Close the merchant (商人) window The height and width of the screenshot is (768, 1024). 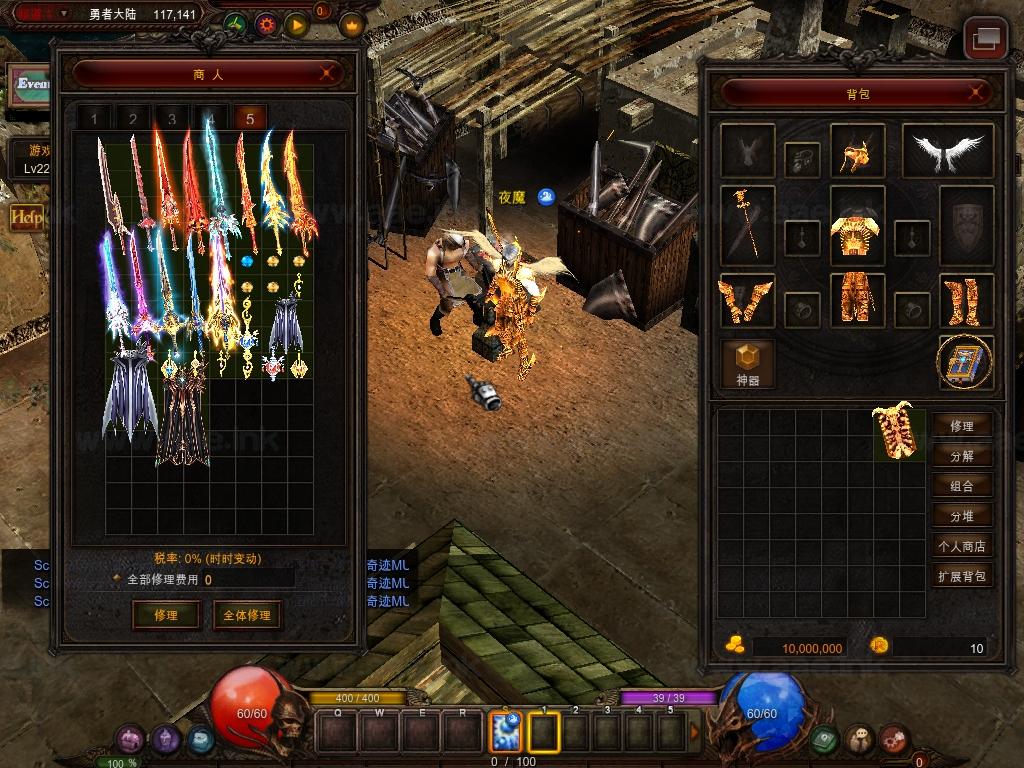click(x=327, y=73)
